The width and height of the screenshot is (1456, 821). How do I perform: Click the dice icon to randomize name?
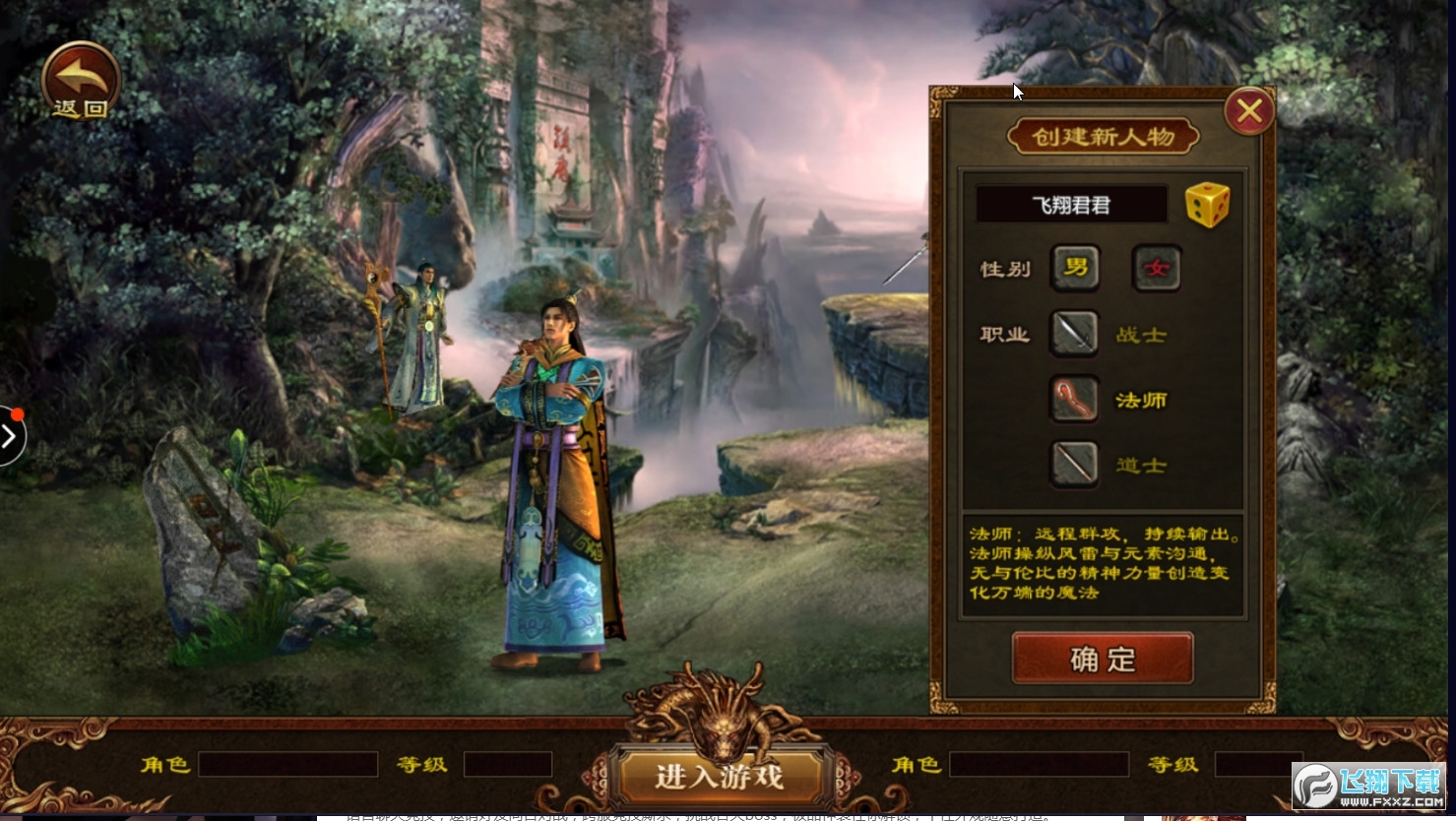pos(1208,203)
